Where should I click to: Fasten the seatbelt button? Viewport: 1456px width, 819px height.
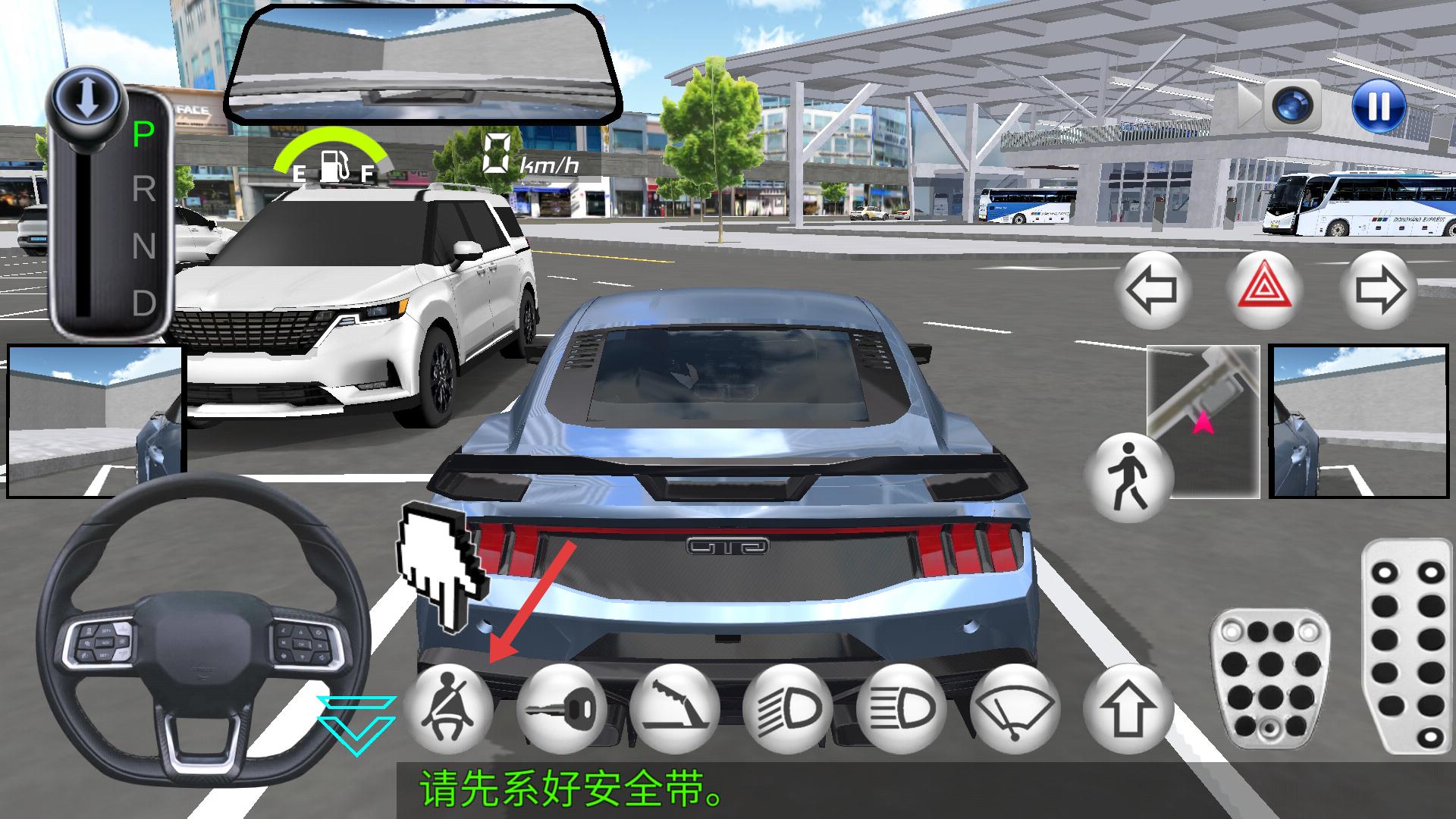point(448,708)
